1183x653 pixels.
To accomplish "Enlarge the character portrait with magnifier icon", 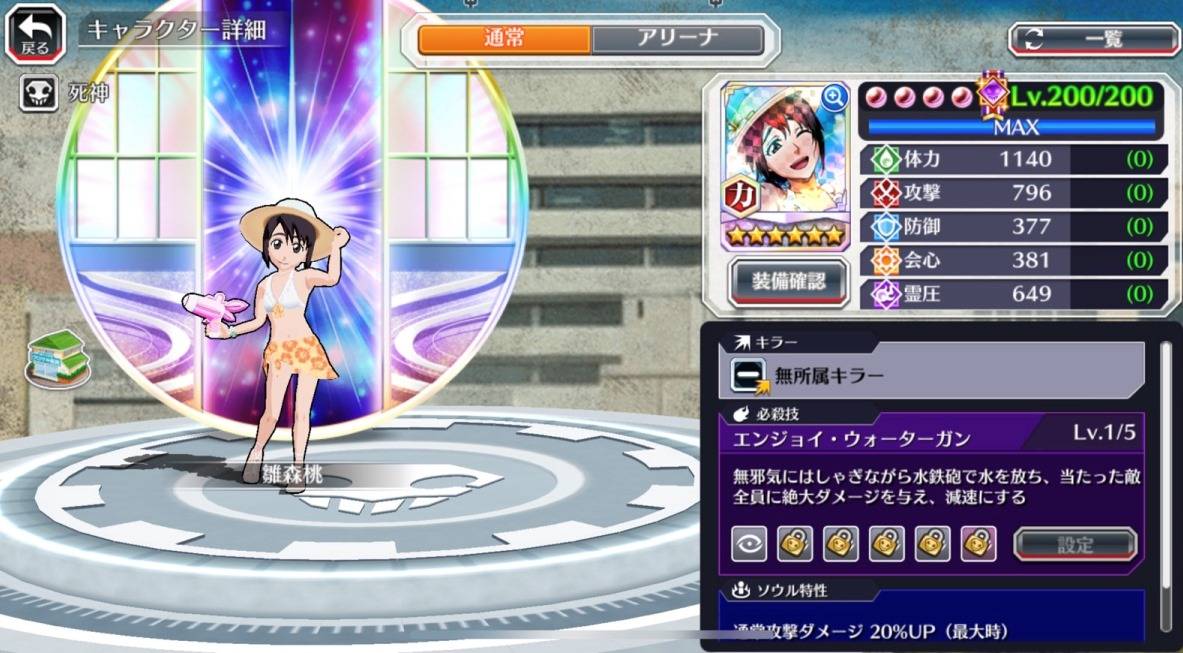I will (834, 97).
